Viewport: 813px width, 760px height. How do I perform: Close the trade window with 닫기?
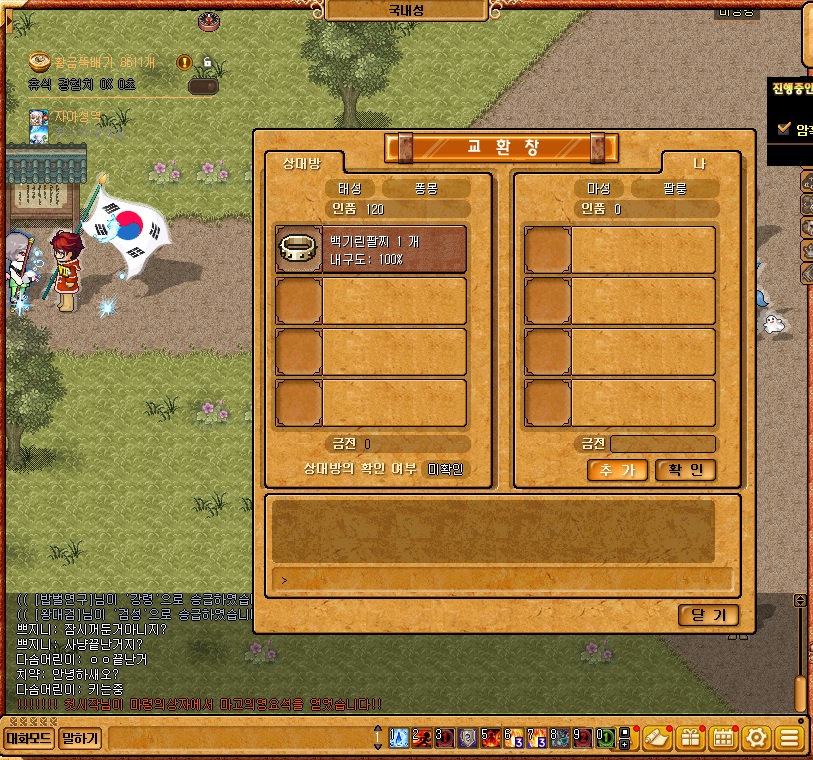click(708, 615)
